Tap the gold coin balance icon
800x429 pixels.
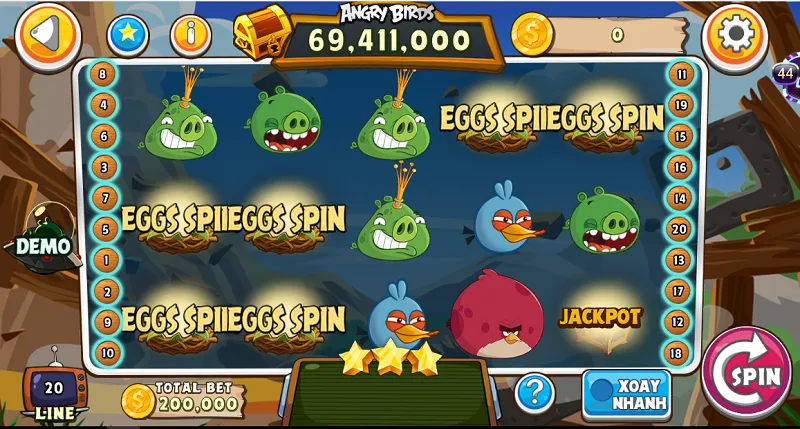tap(531, 35)
